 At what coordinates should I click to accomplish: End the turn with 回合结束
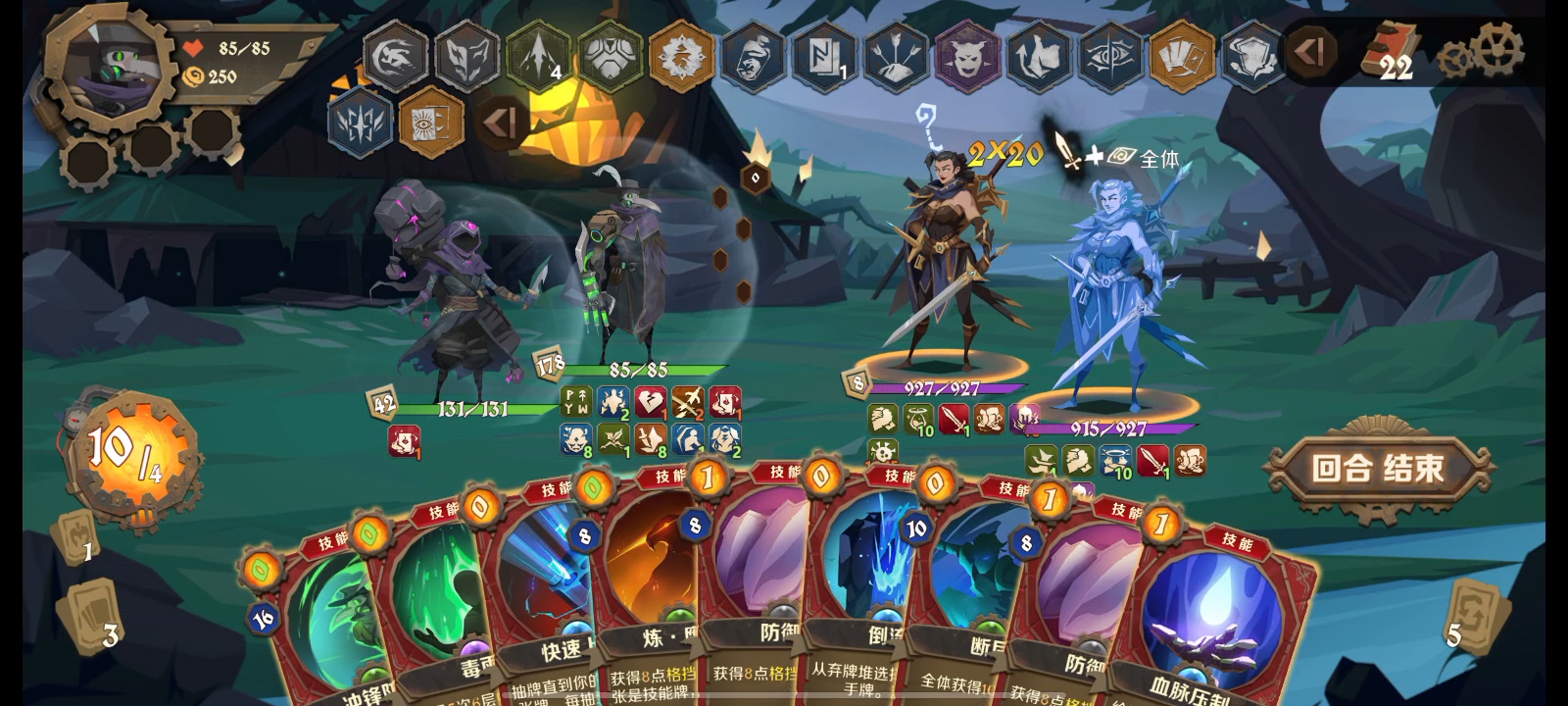point(1377,469)
